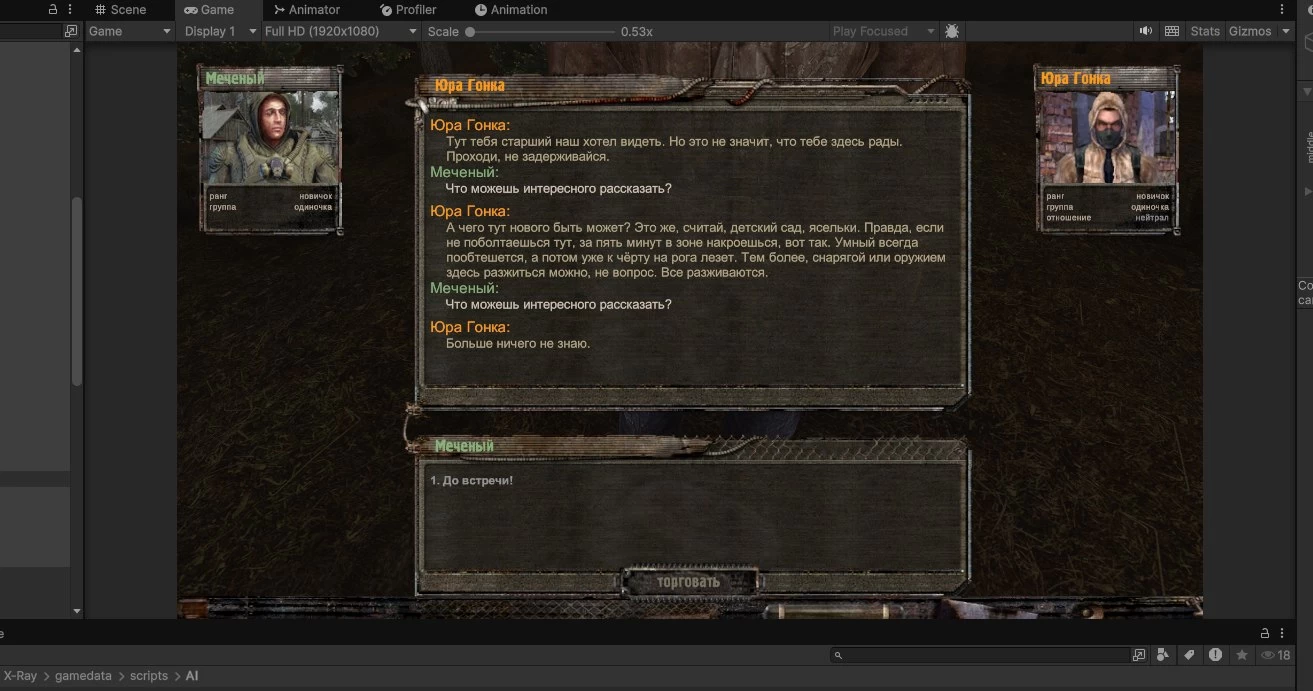The image size is (1313, 691).
Task: Open the Full HD resolution dropdown
Action: pos(340,31)
